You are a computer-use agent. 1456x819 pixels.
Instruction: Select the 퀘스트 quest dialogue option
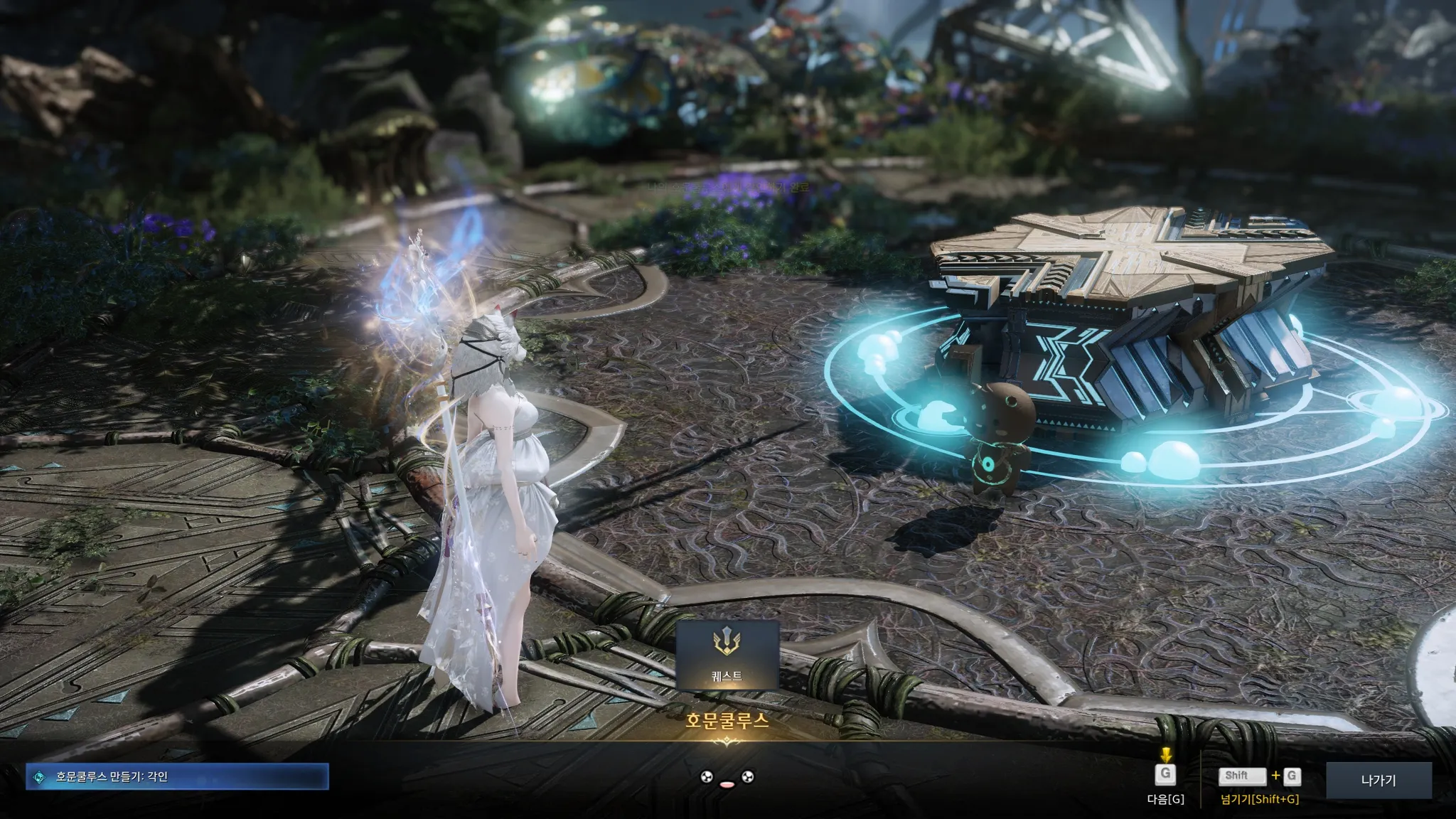tap(727, 655)
